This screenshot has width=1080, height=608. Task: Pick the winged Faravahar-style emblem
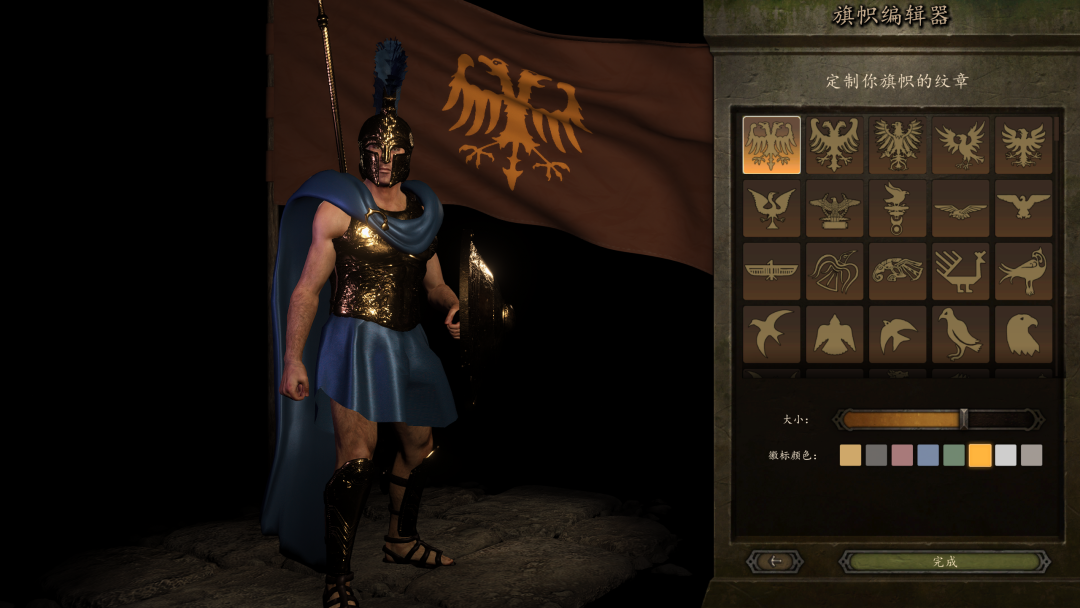coord(772,270)
